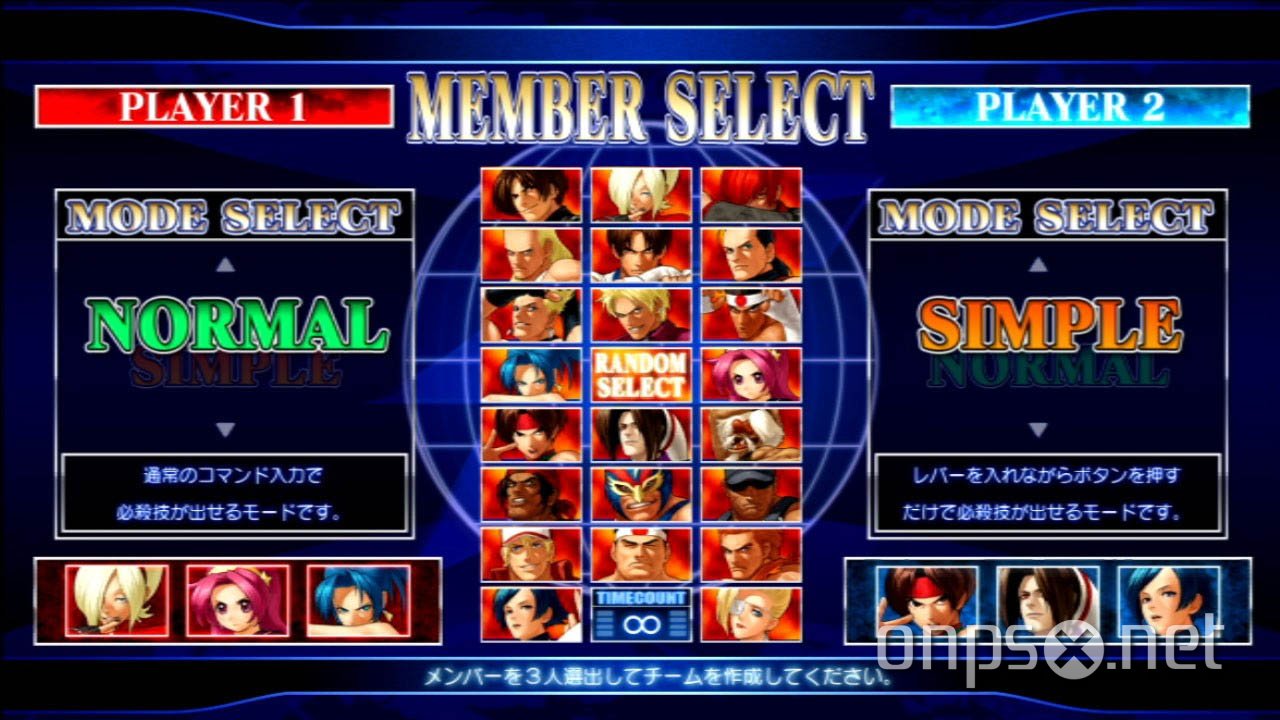The image size is (1280, 720).
Task: Select the blue-haired girl in the bottom-left portrait
Action: (530, 615)
